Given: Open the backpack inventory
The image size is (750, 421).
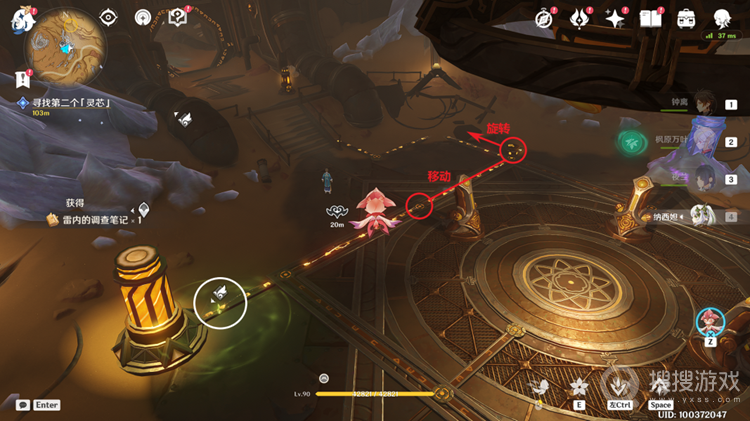Looking at the screenshot, I should [687, 18].
